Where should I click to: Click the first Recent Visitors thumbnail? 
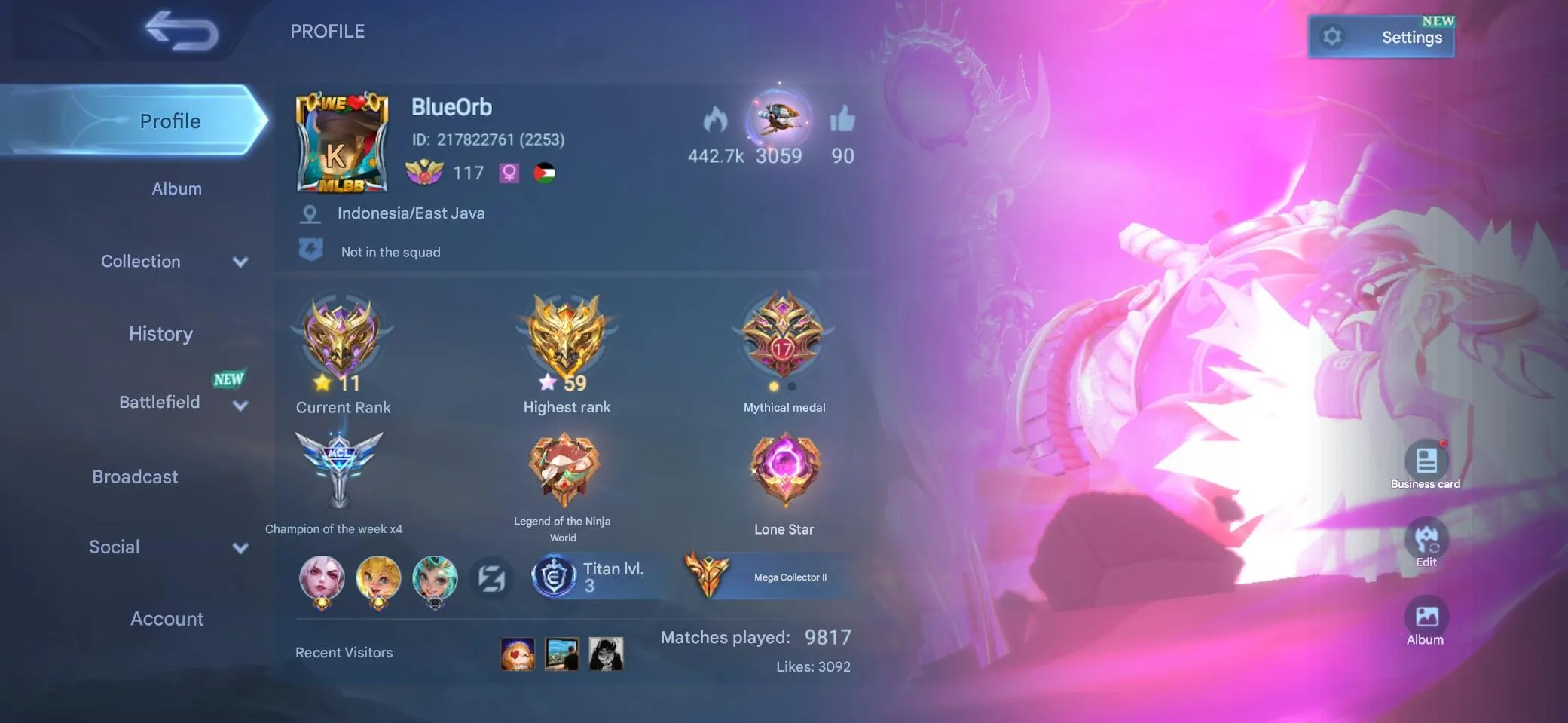[518, 654]
